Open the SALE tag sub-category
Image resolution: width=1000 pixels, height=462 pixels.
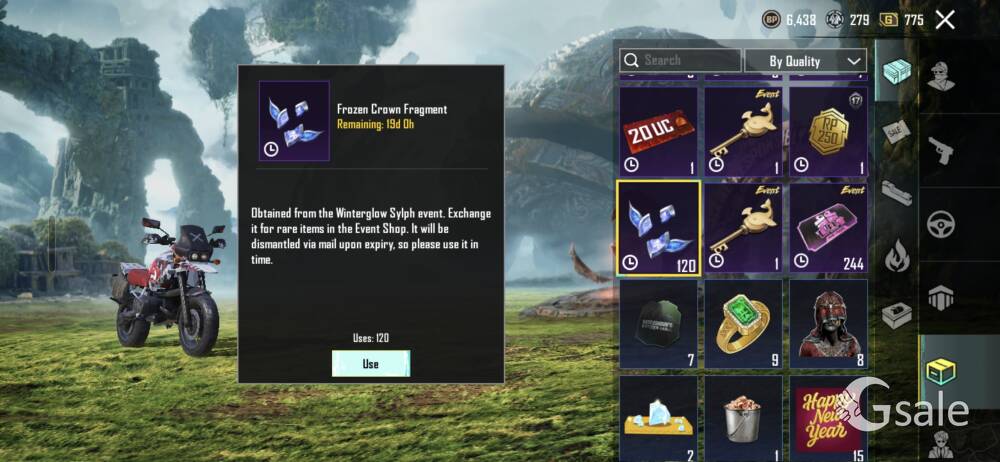[895, 132]
